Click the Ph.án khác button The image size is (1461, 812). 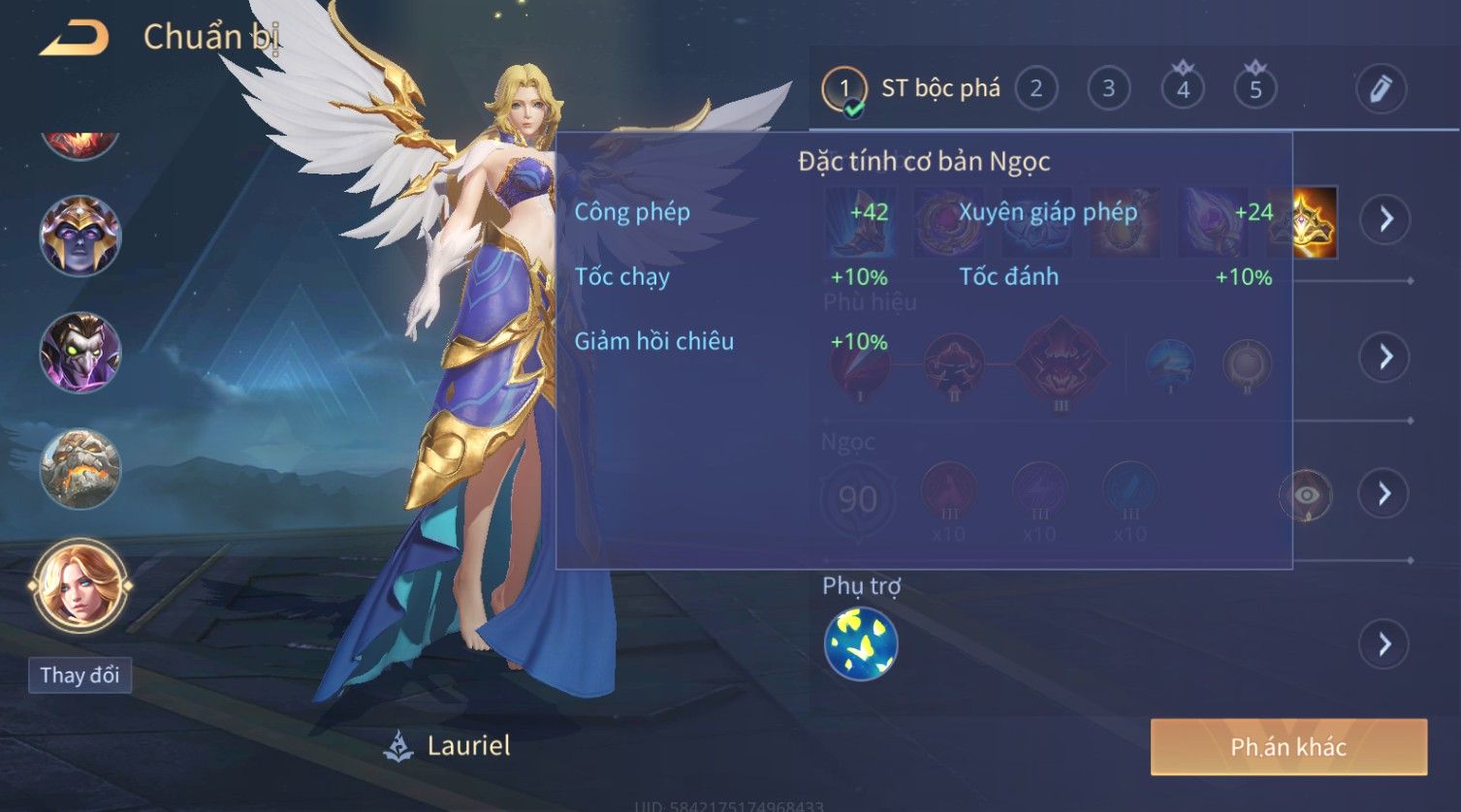(1288, 747)
